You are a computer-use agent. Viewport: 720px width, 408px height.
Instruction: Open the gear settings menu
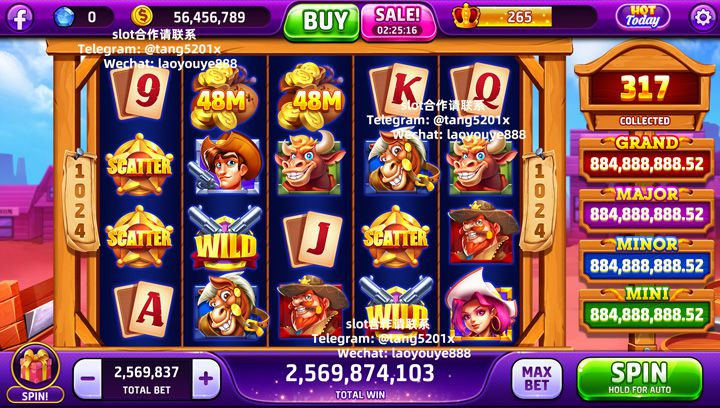click(x=704, y=17)
